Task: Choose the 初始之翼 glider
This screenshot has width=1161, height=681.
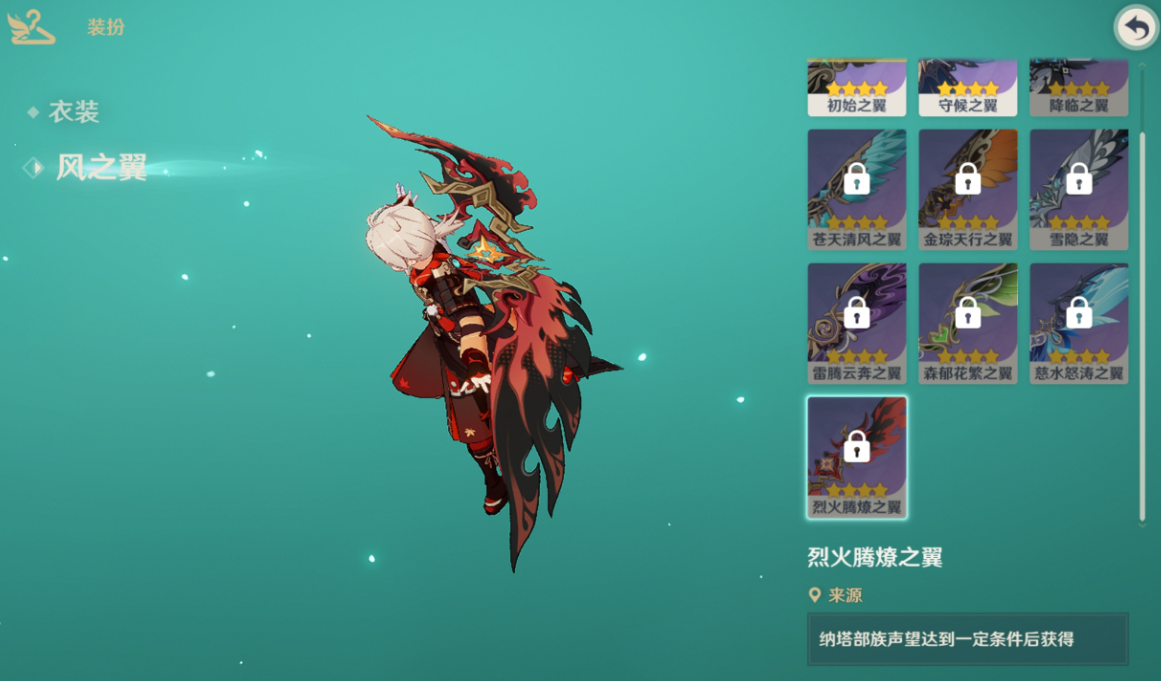Action: pos(857,88)
